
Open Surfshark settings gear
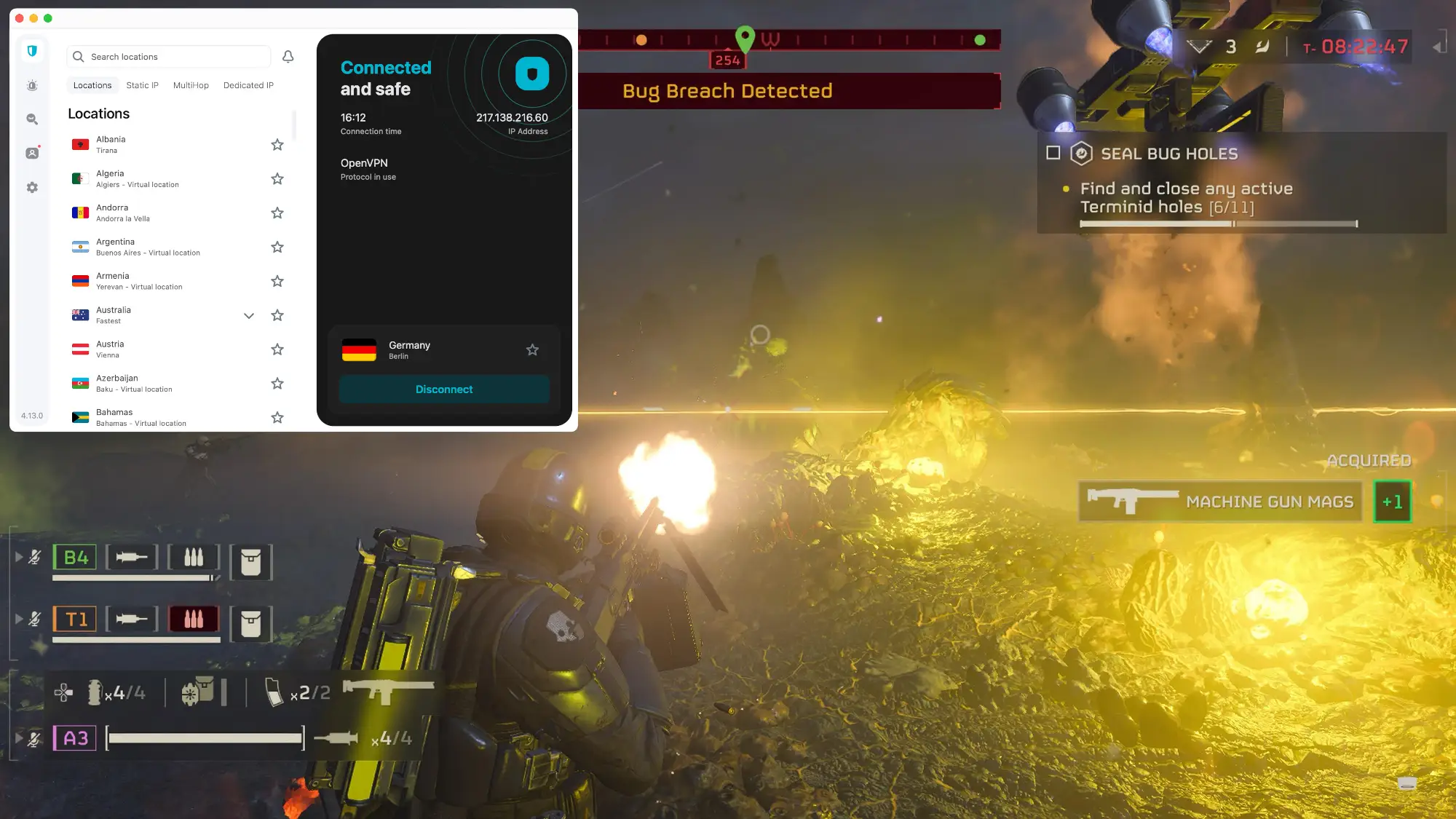pos(31,187)
